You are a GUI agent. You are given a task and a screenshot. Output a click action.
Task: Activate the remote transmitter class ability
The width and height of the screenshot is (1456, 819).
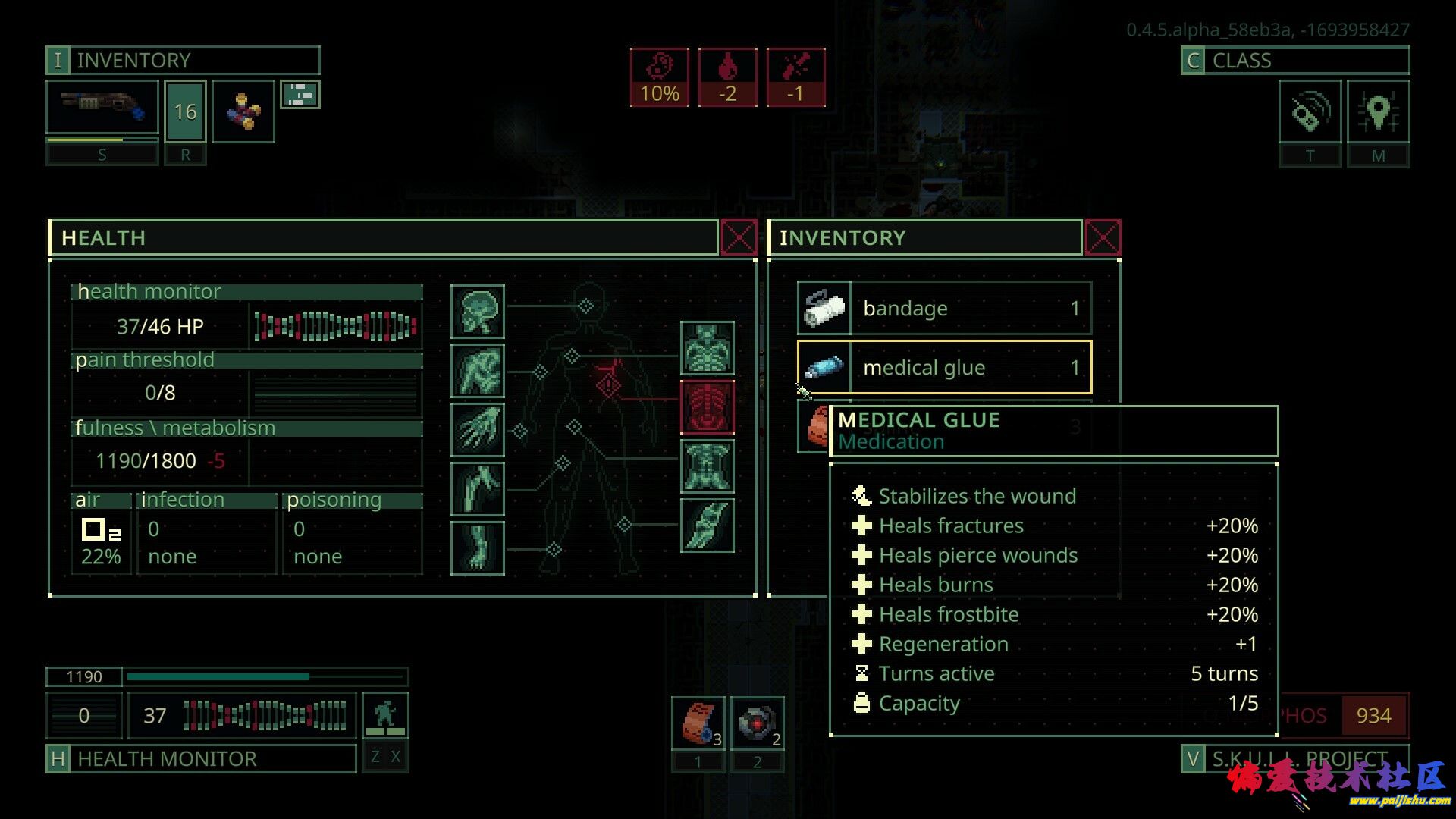(1310, 112)
